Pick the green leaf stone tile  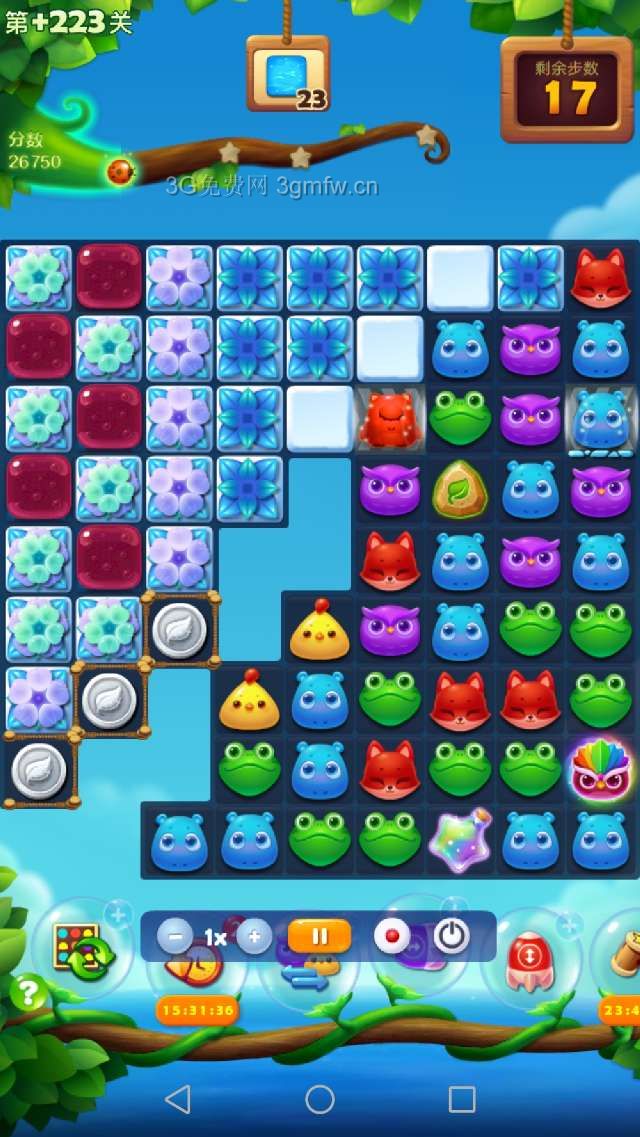pos(460,490)
